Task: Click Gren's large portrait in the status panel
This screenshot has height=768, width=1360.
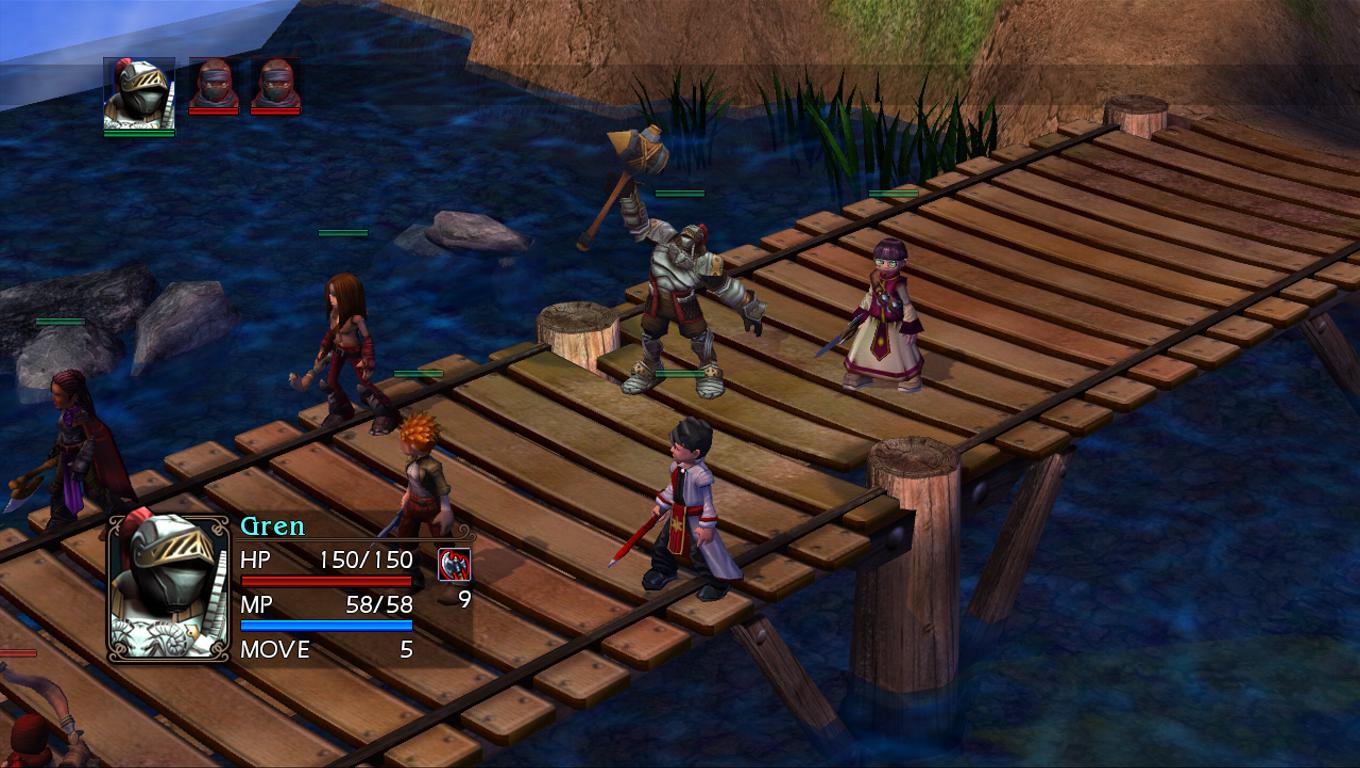Action: click(169, 587)
